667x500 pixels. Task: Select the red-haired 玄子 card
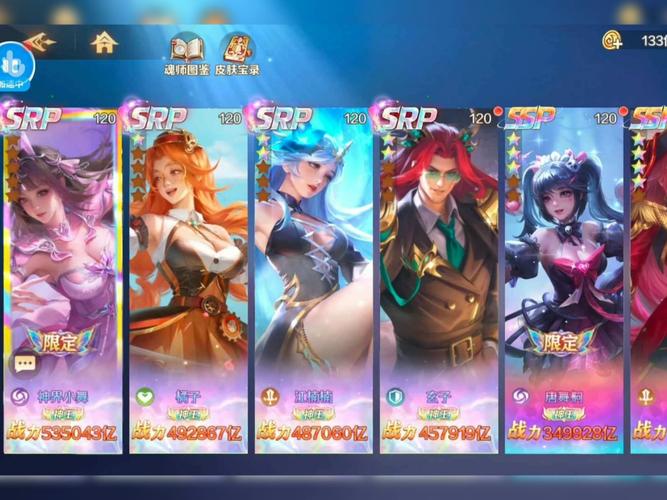coord(437,270)
